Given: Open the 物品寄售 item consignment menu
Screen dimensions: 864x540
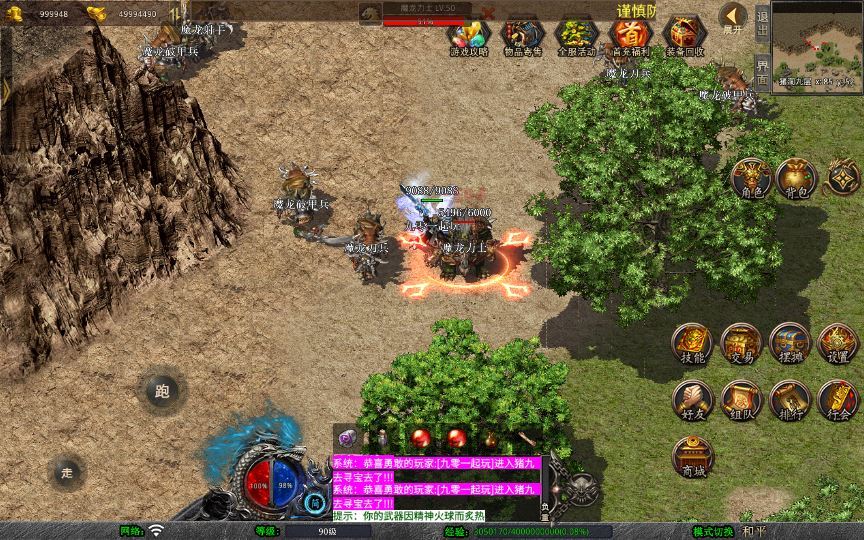Looking at the screenshot, I should [x=522, y=36].
